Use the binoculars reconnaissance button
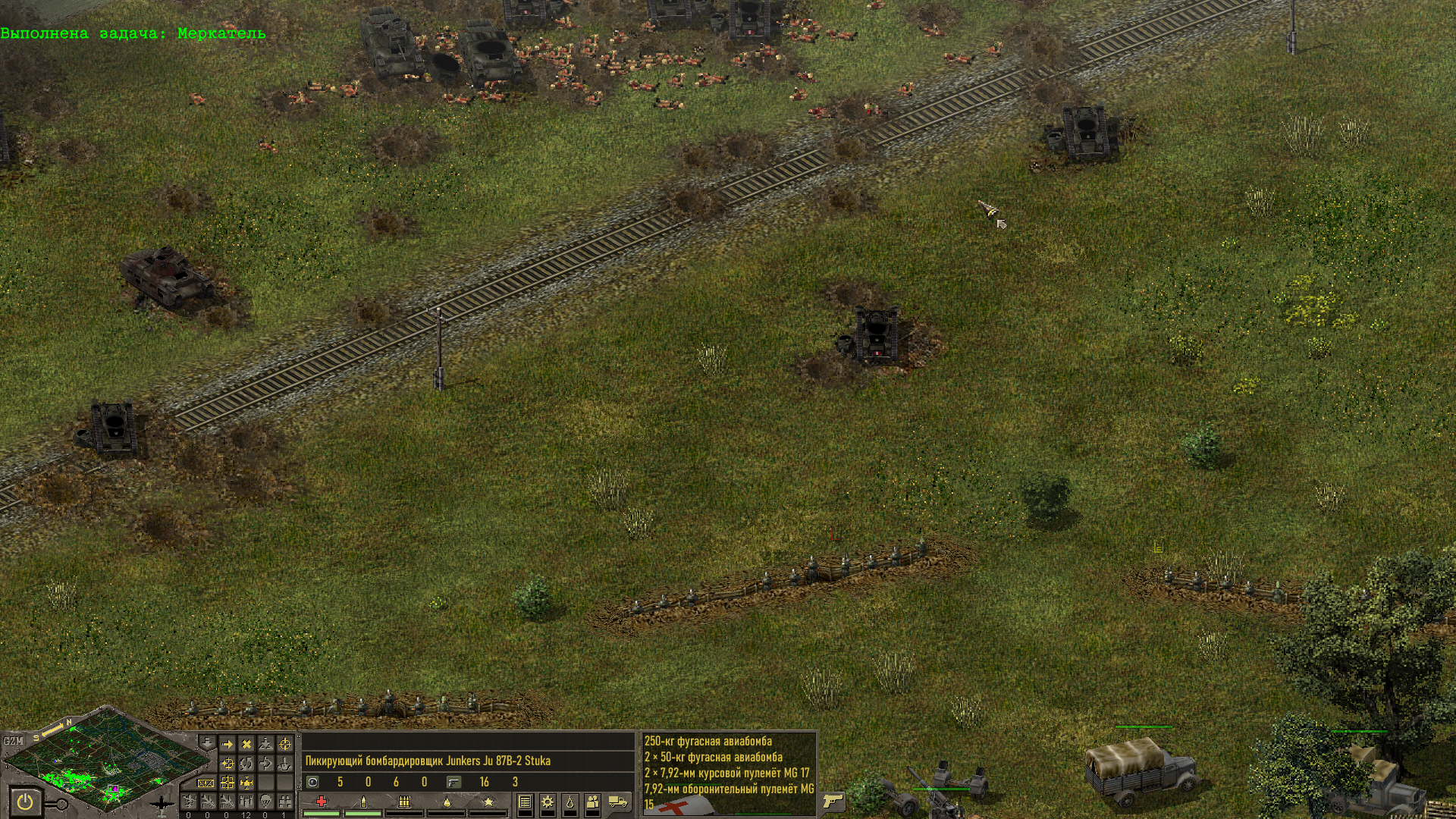 coord(285,802)
